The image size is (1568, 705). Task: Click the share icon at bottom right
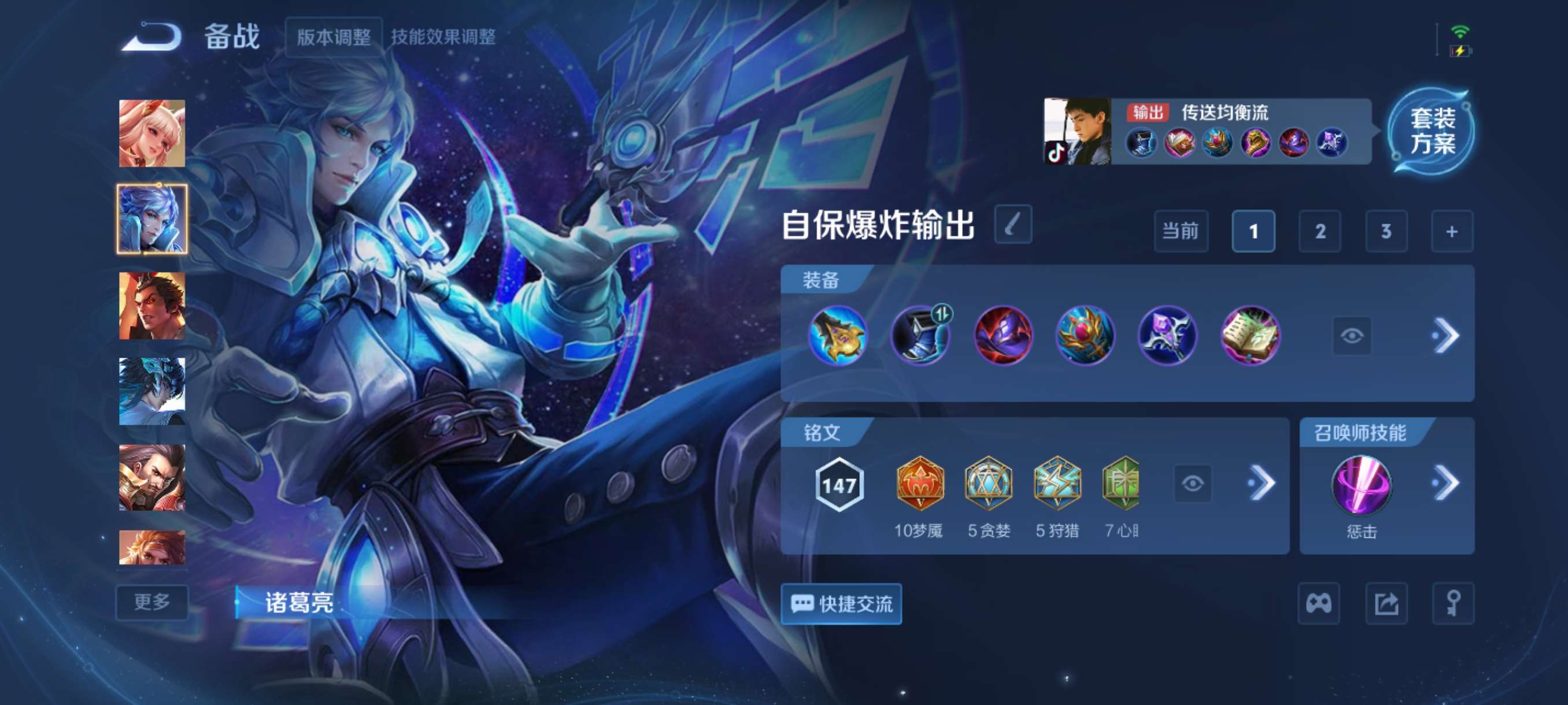(1386, 603)
